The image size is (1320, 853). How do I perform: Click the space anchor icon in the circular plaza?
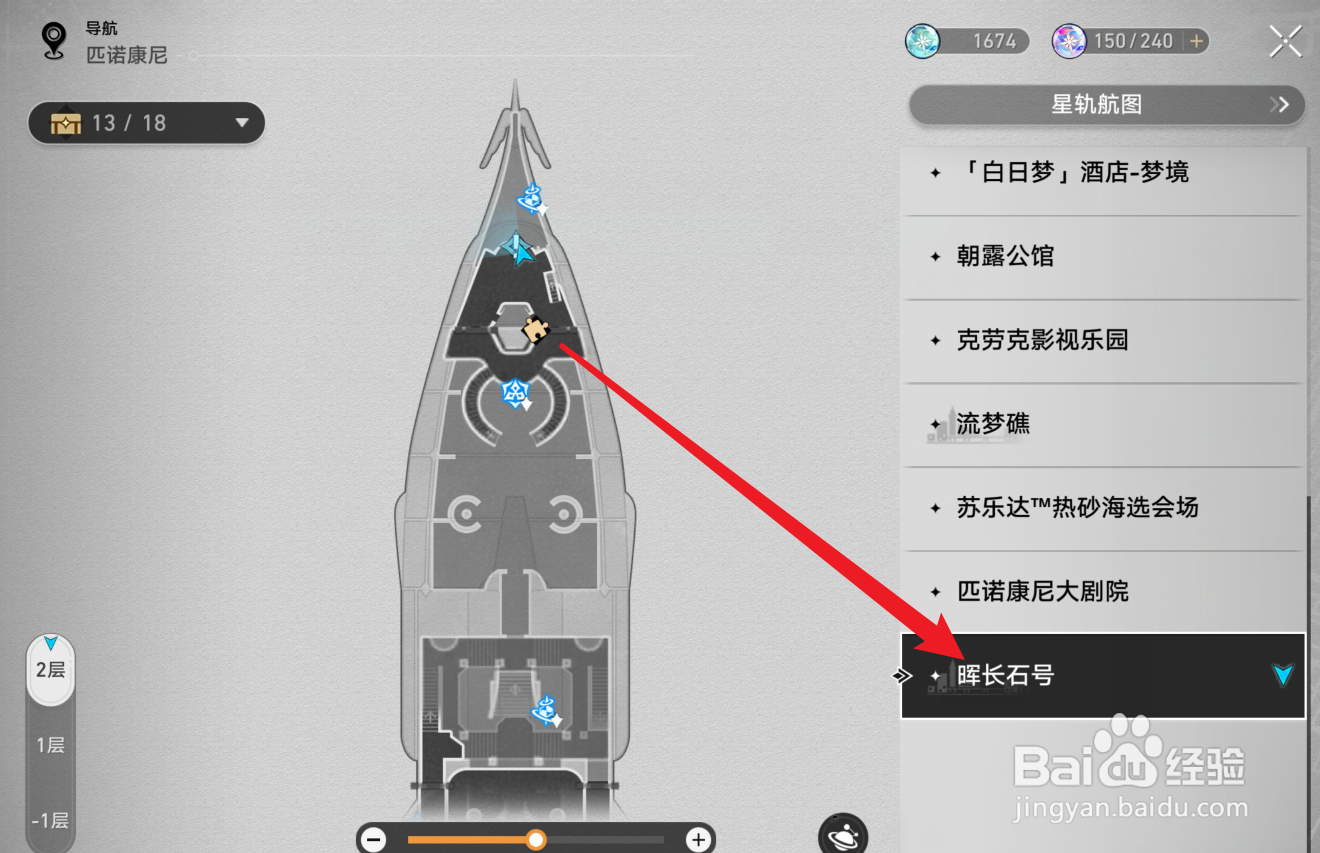(x=513, y=394)
